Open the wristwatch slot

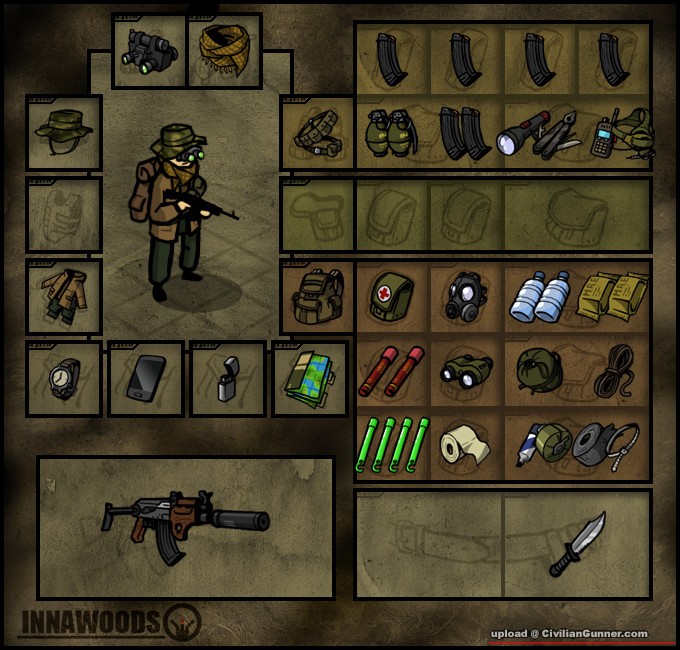click(64, 378)
